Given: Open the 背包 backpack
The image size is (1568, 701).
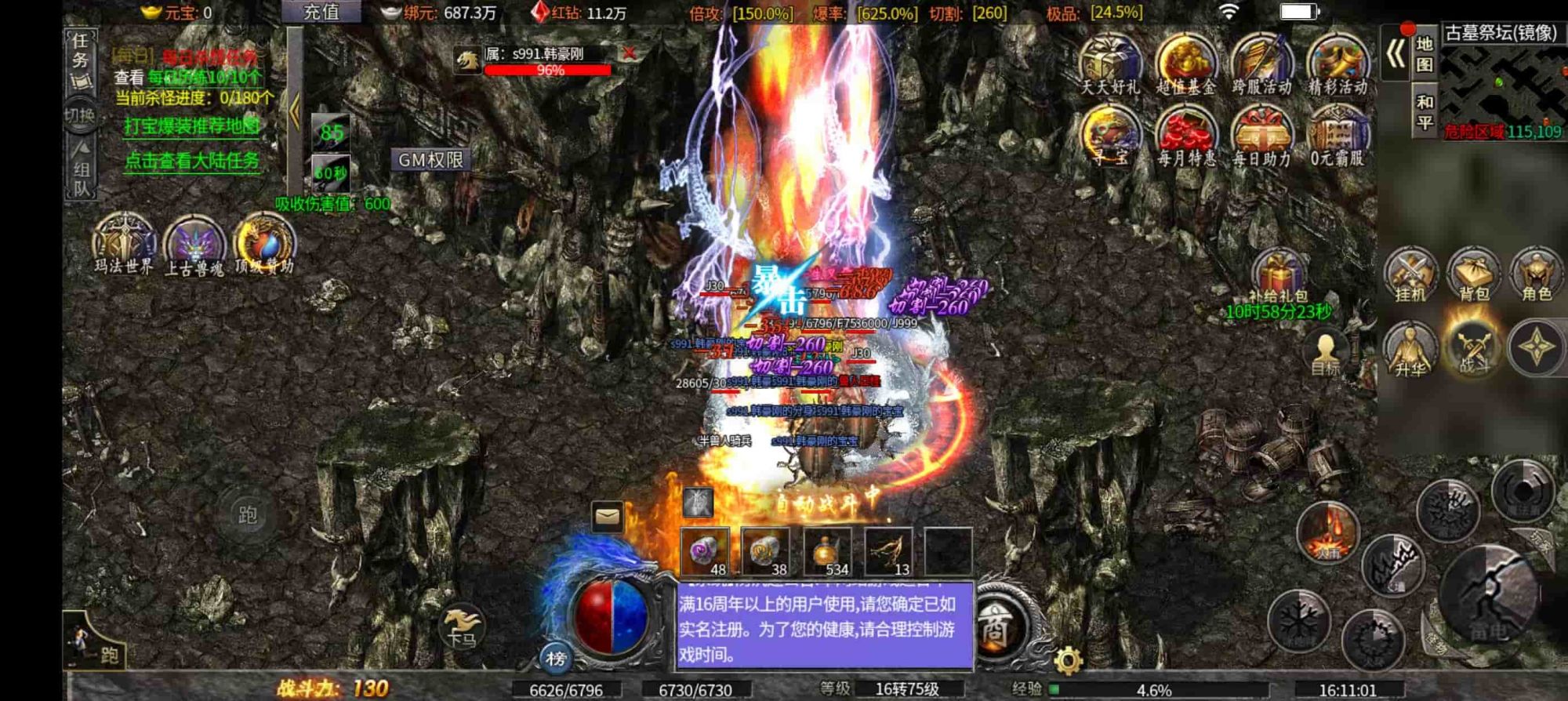Looking at the screenshot, I should point(1473,274).
